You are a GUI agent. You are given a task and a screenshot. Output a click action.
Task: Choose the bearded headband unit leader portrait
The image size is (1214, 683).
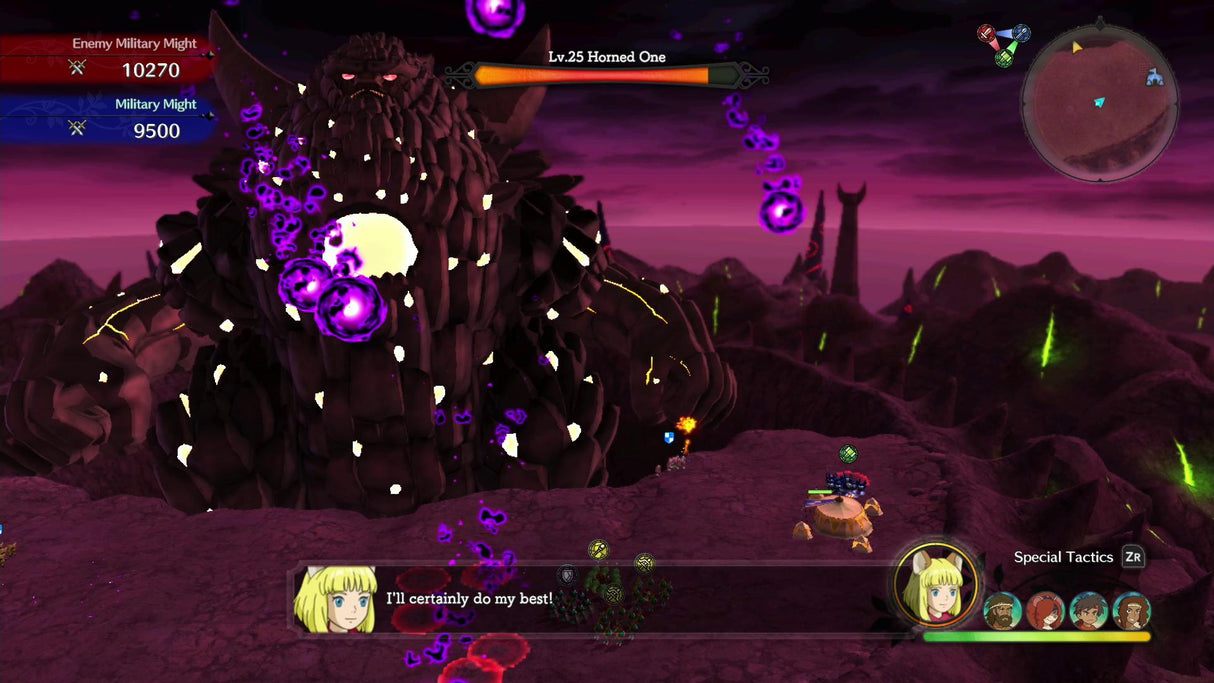coord(1002,610)
